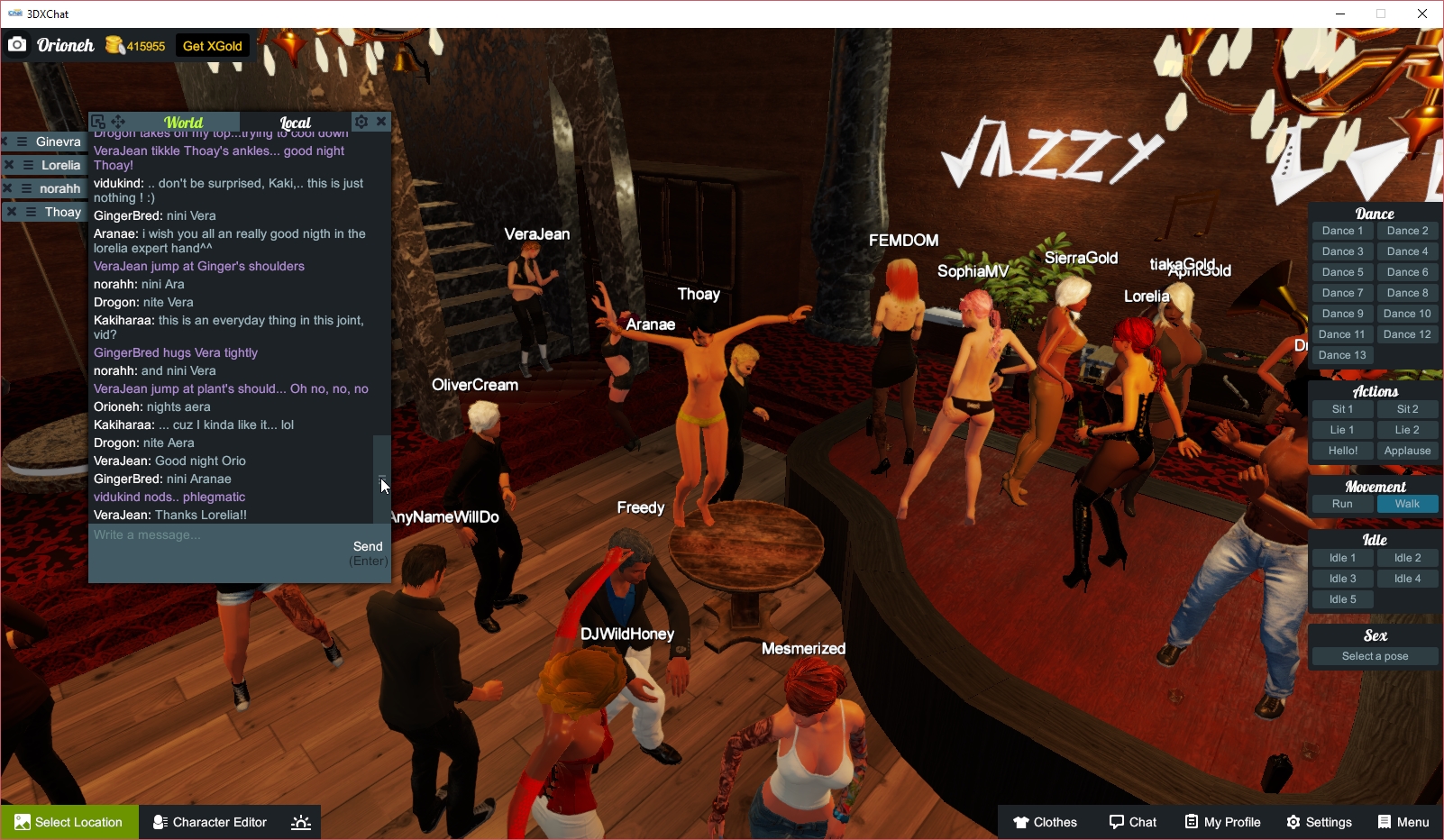
Task: Click the move crosshair icon on chat window
Action: coord(116,120)
